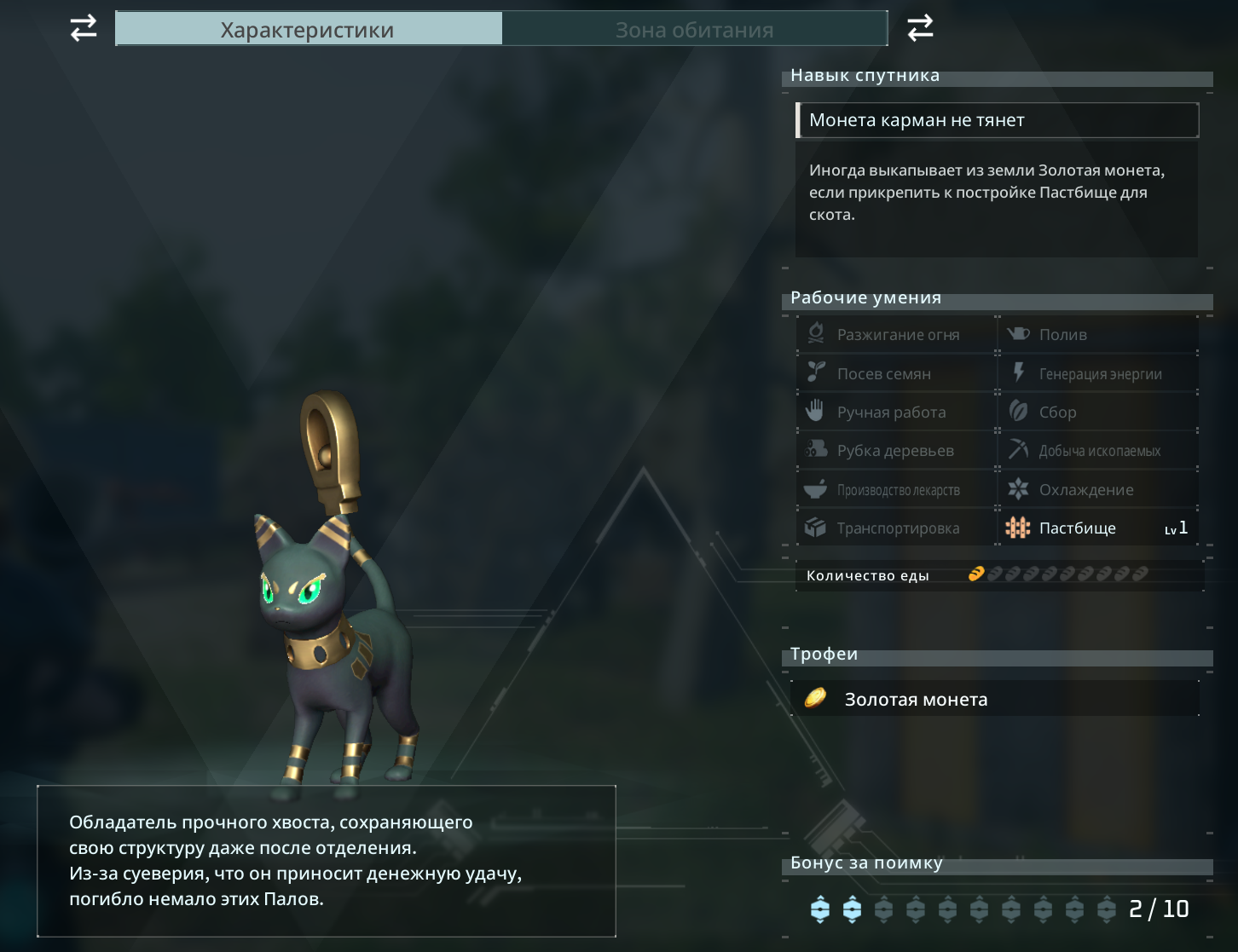Select the Генерация энергии work skill
The height and width of the screenshot is (952, 1238).
coord(1097,373)
